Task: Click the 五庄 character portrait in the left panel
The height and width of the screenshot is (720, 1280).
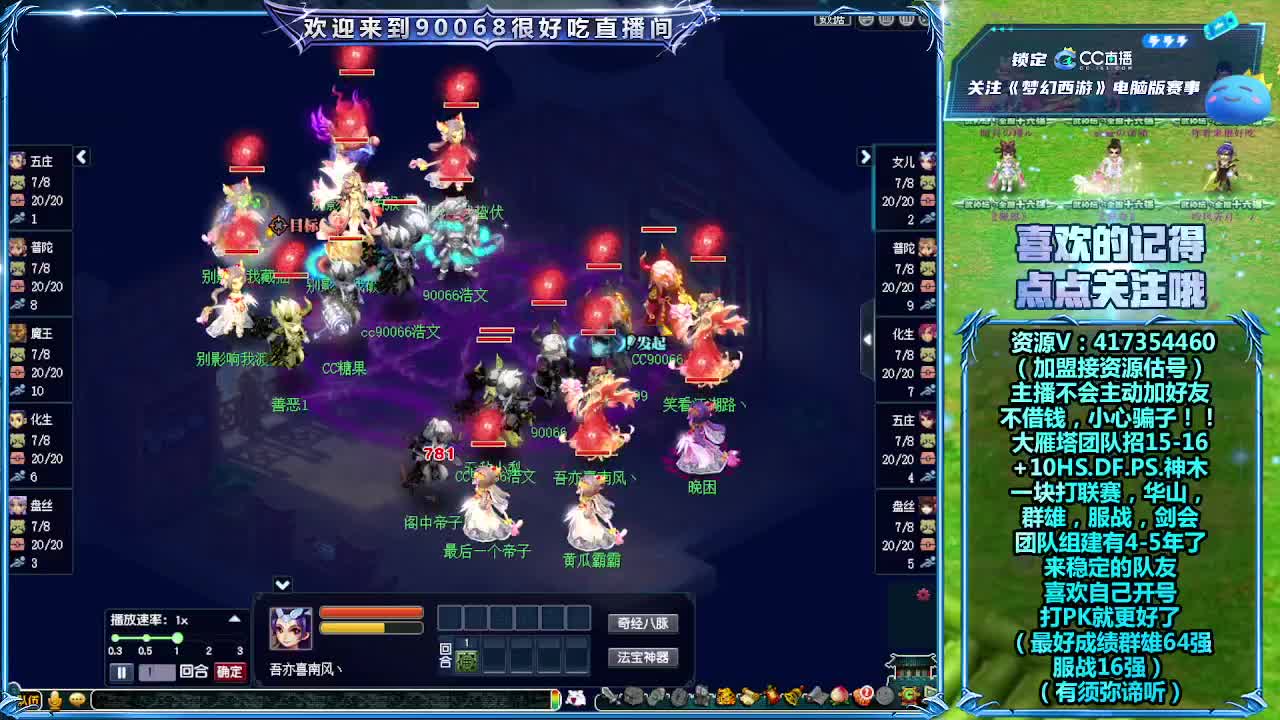Action: pyautogui.click(x=20, y=162)
